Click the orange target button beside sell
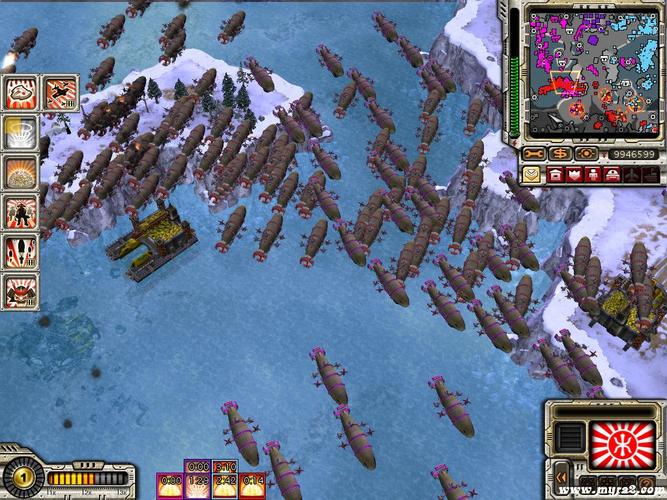 pos(585,155)
